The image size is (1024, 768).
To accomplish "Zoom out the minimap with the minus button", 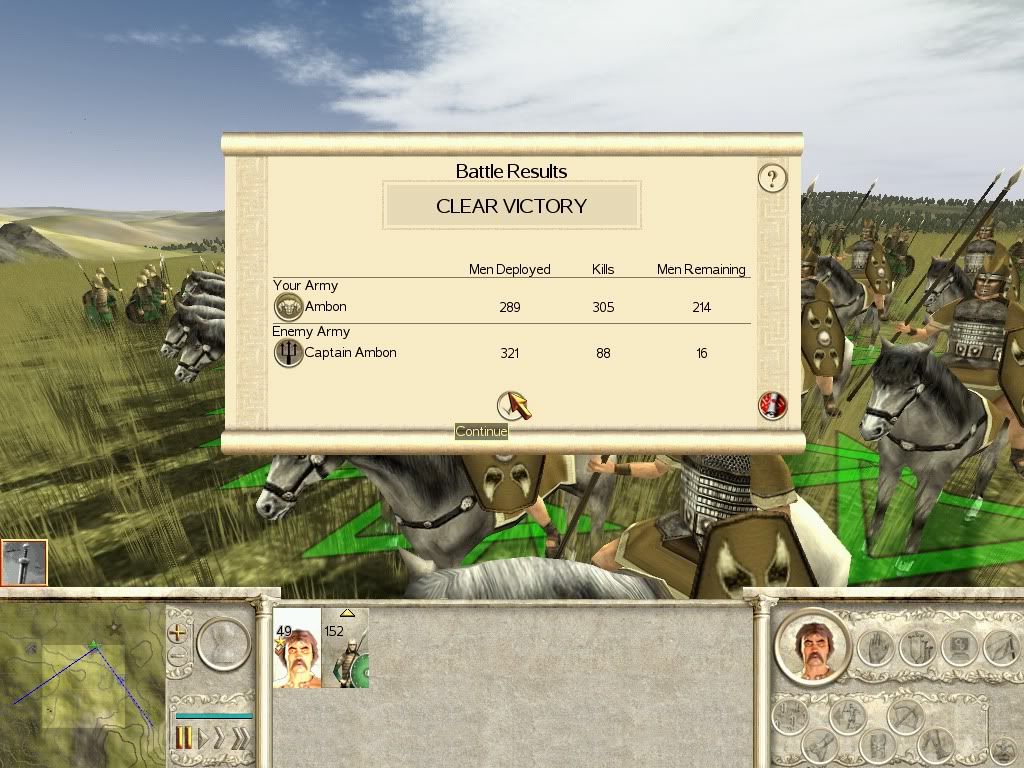I will pos(178,657).
